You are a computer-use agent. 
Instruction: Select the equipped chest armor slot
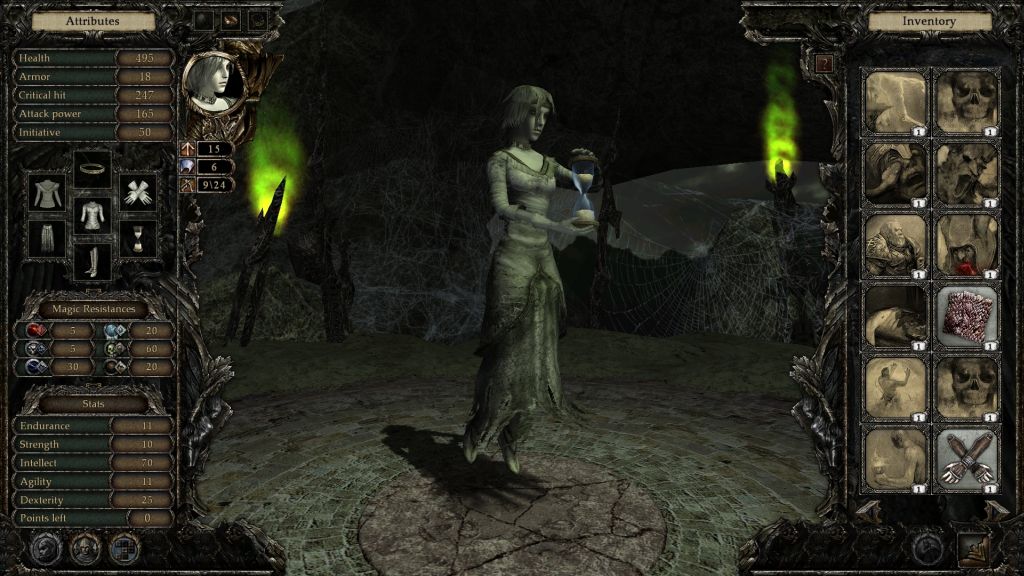coord(93,214)
